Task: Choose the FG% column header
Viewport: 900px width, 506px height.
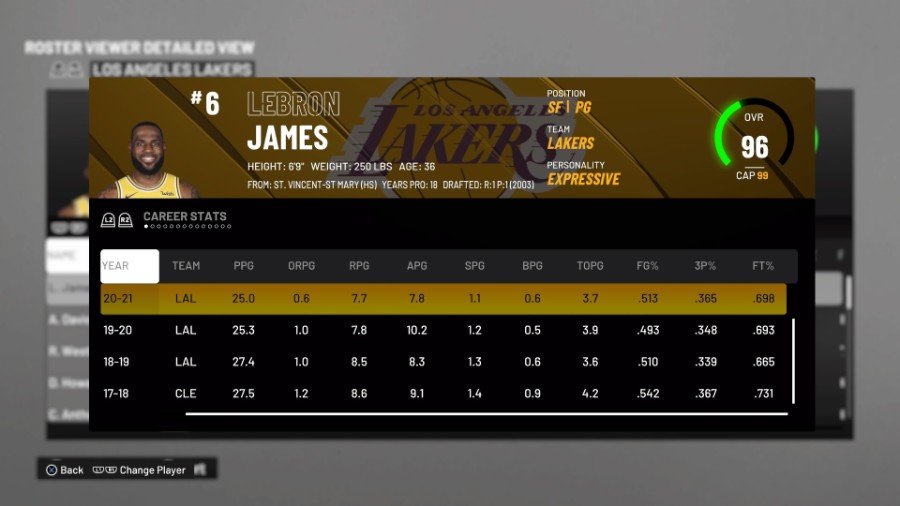Action: pos(648,266)
